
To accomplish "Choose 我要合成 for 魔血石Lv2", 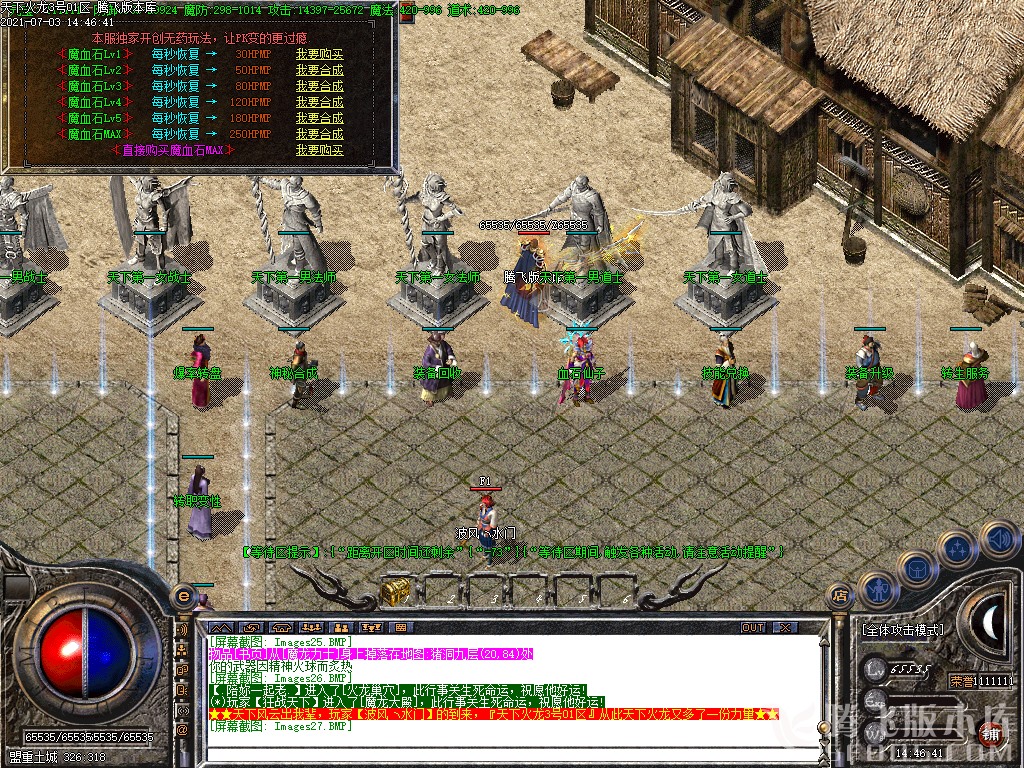I will click(319, 70).
